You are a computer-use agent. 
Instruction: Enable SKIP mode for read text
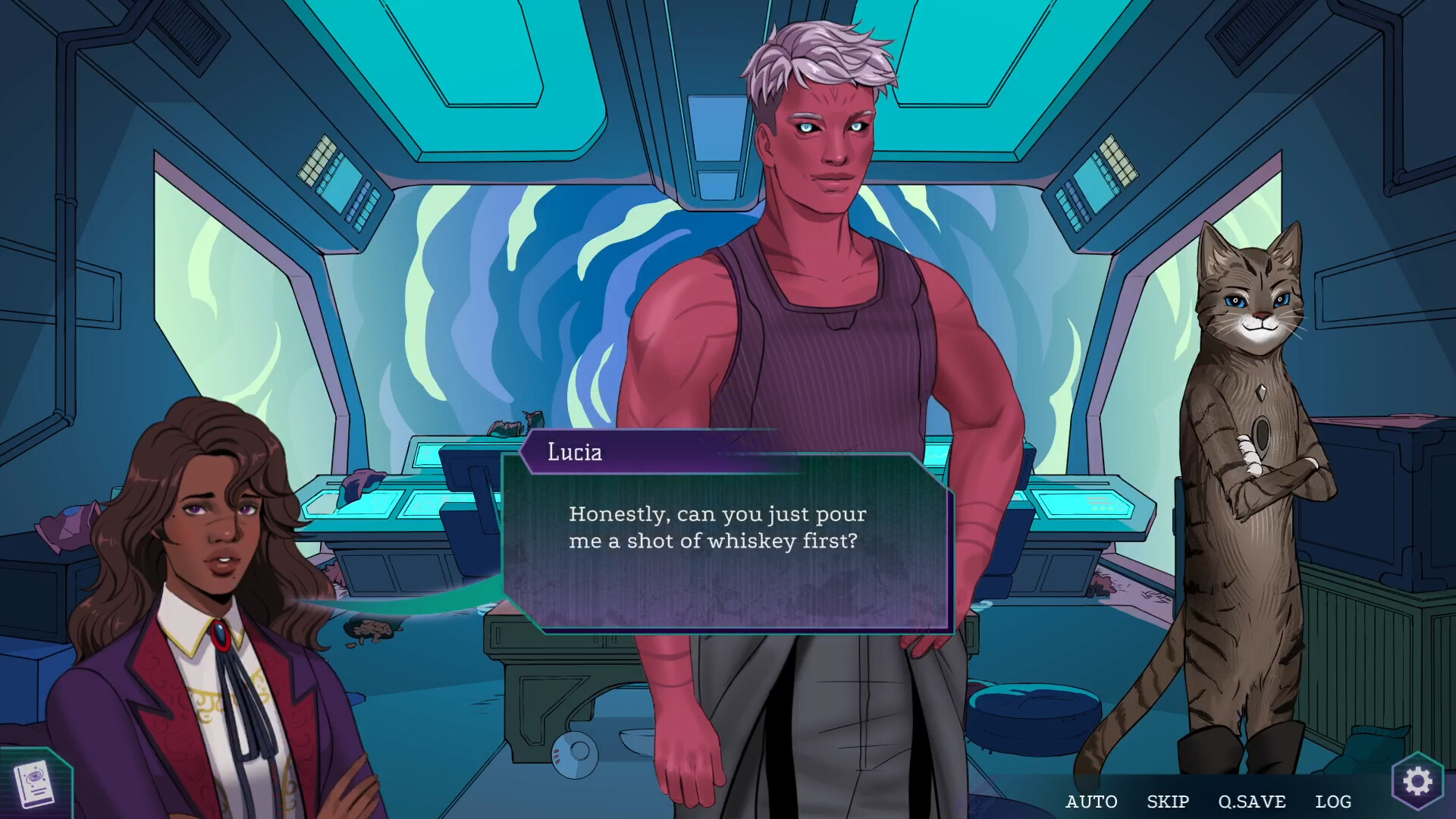pos(1166,802)
